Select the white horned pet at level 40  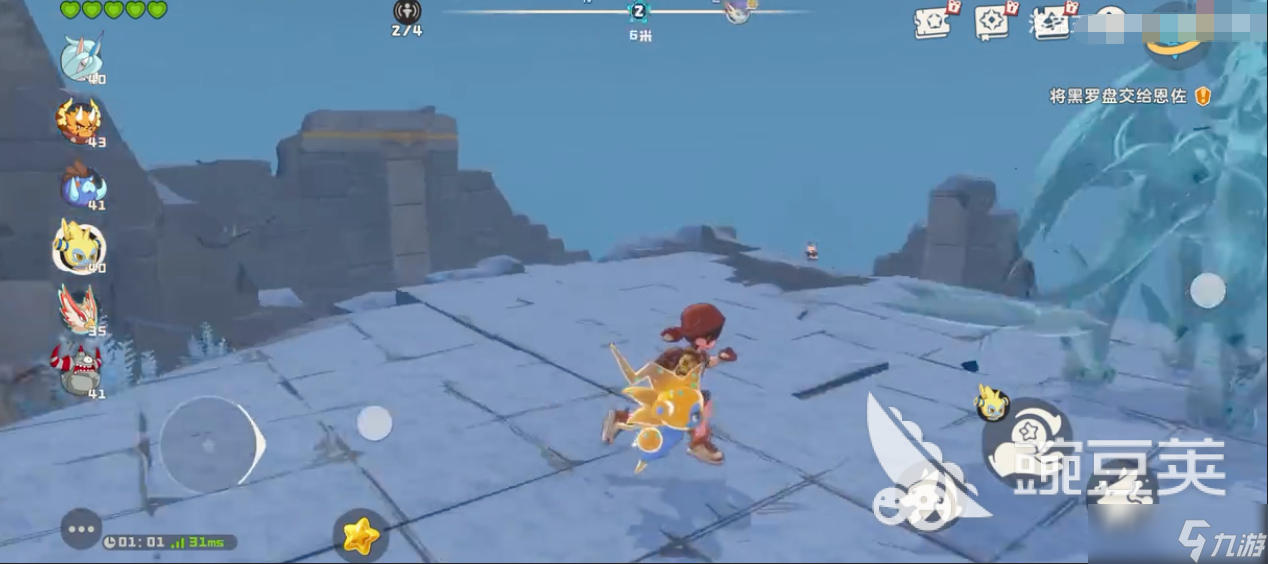point(80,59)
